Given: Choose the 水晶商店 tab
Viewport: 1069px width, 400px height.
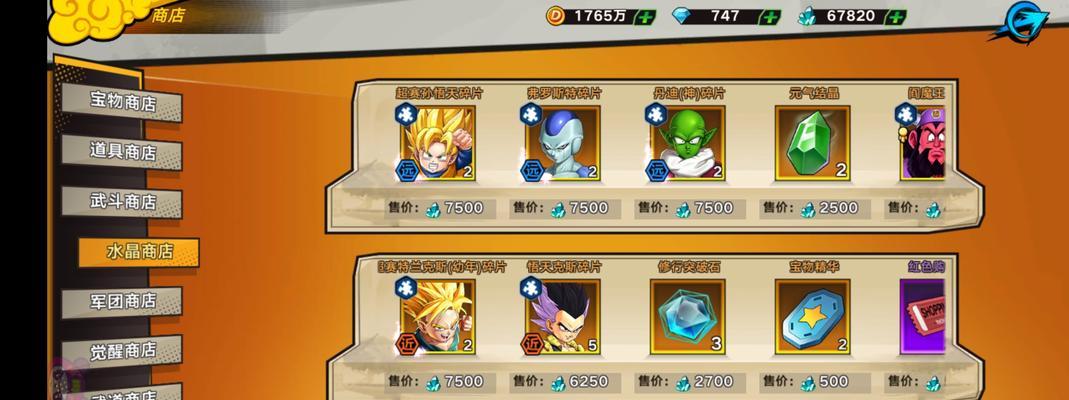Looking at the screenshot, I should pyautogui.click(x=139, y=251).
